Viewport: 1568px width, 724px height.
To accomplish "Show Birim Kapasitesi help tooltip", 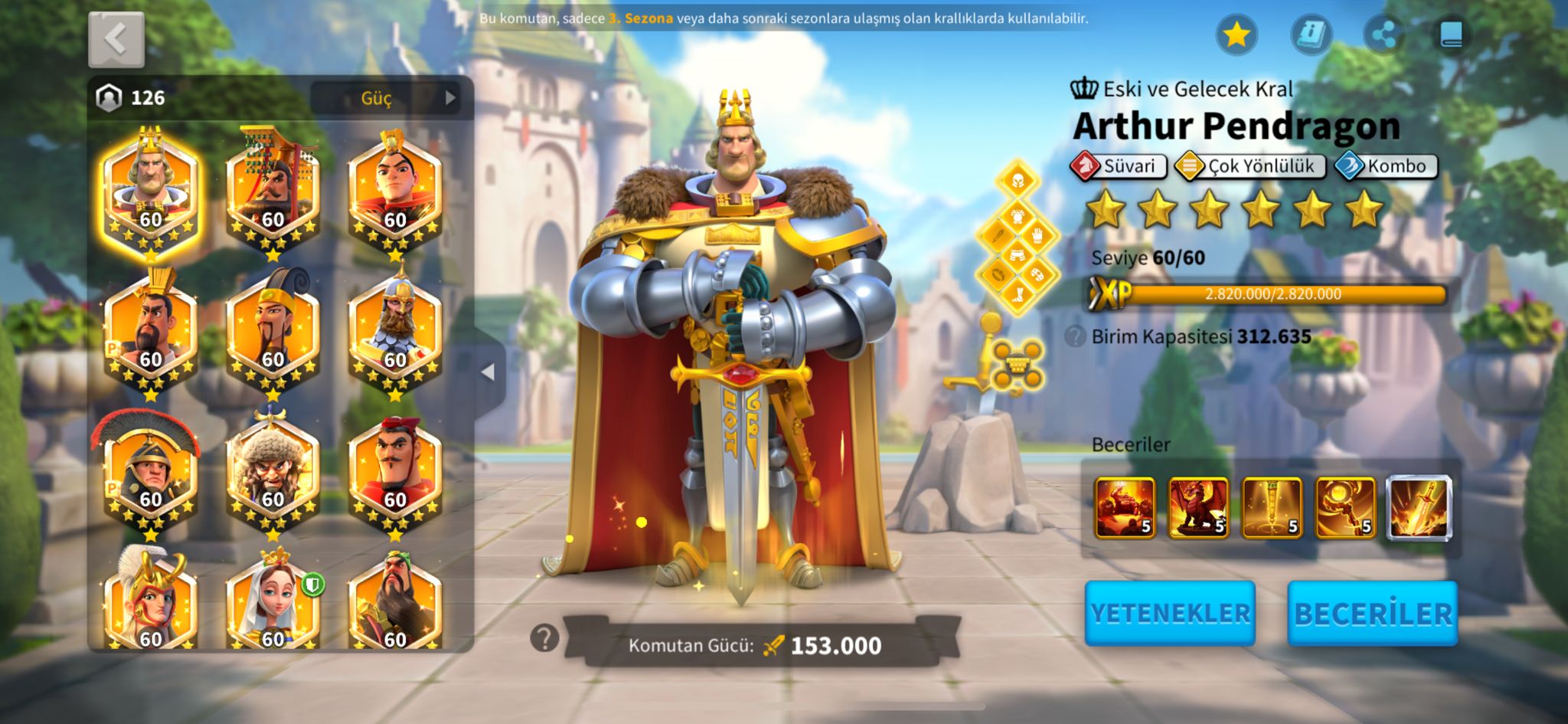I will [1076, 336].
